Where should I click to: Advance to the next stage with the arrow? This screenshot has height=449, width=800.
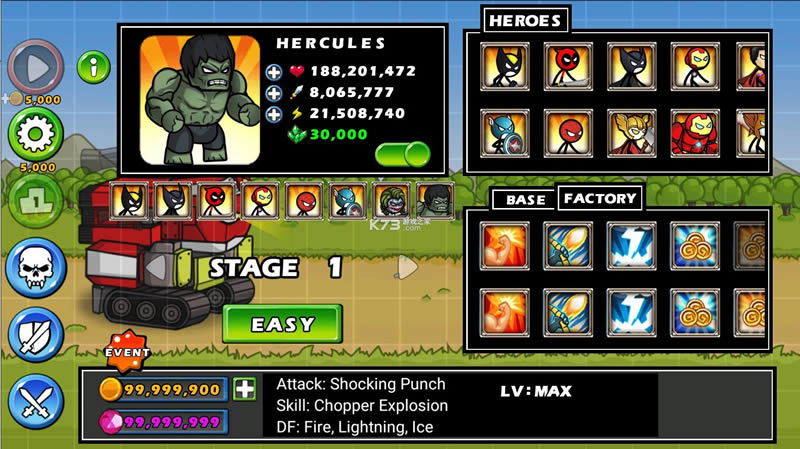[x=405, y=267]
